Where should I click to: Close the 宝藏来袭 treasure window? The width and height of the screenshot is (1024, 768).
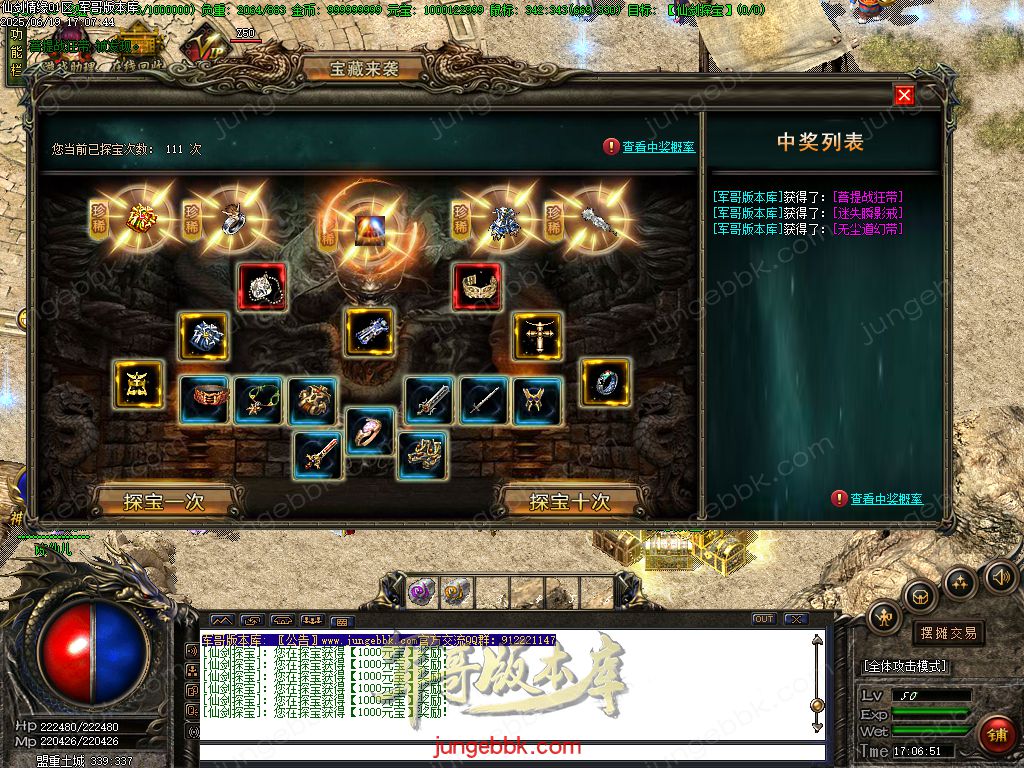(904, 95)
